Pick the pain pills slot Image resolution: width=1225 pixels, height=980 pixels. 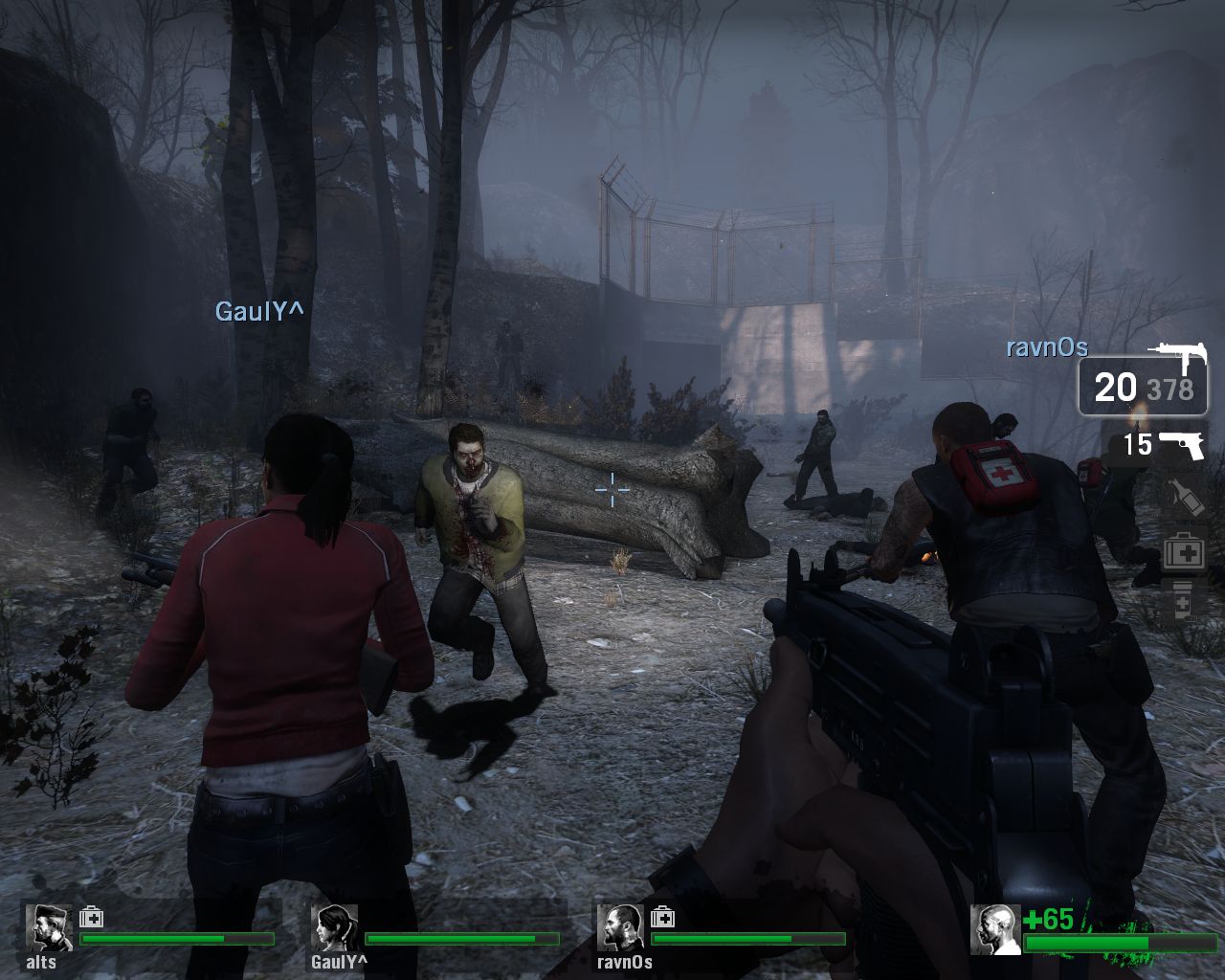pos(1183,603)
